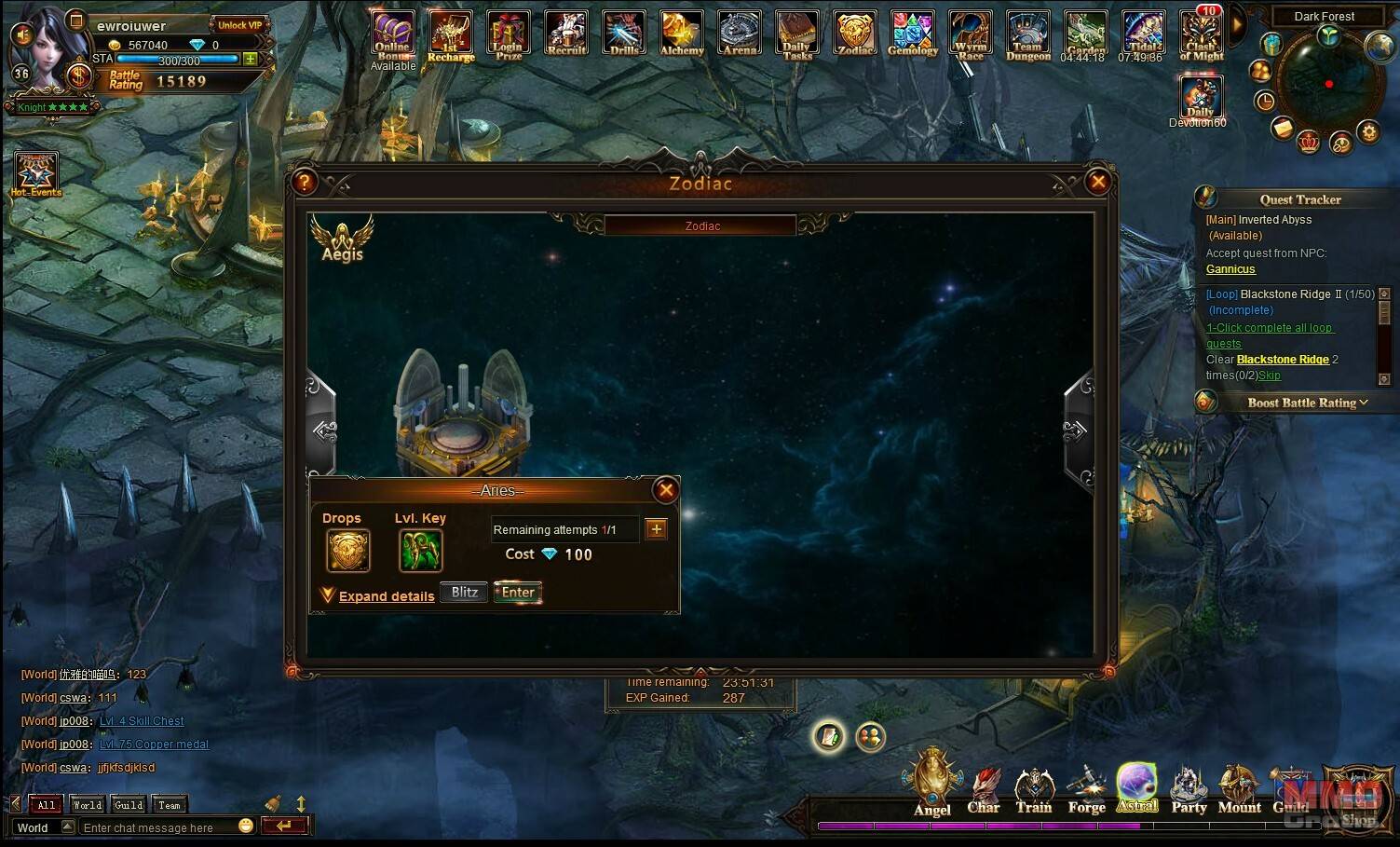Image resolution: width=1400 pixels, height=847 pixels.
Task: Blitz the Aries stage
Action: [464, 593]
